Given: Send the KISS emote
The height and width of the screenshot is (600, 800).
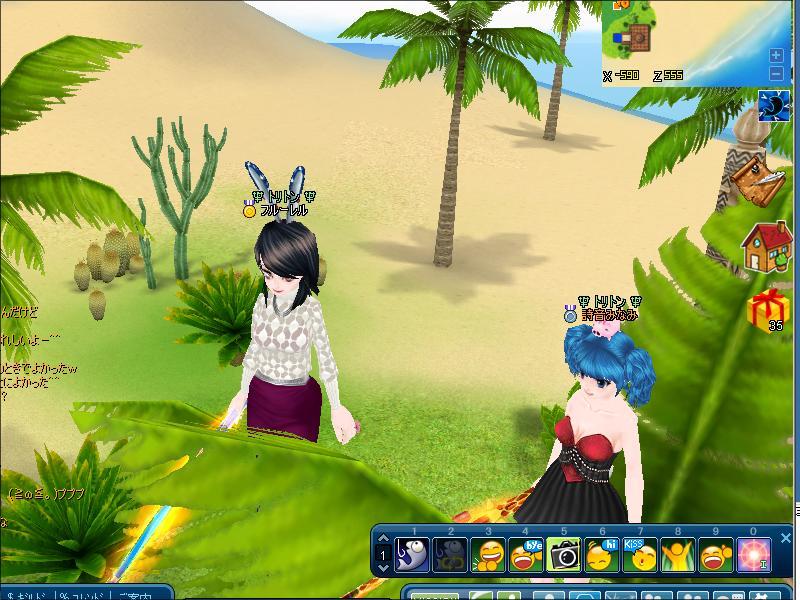Looking at the screenshot, I should coord(640,553).
